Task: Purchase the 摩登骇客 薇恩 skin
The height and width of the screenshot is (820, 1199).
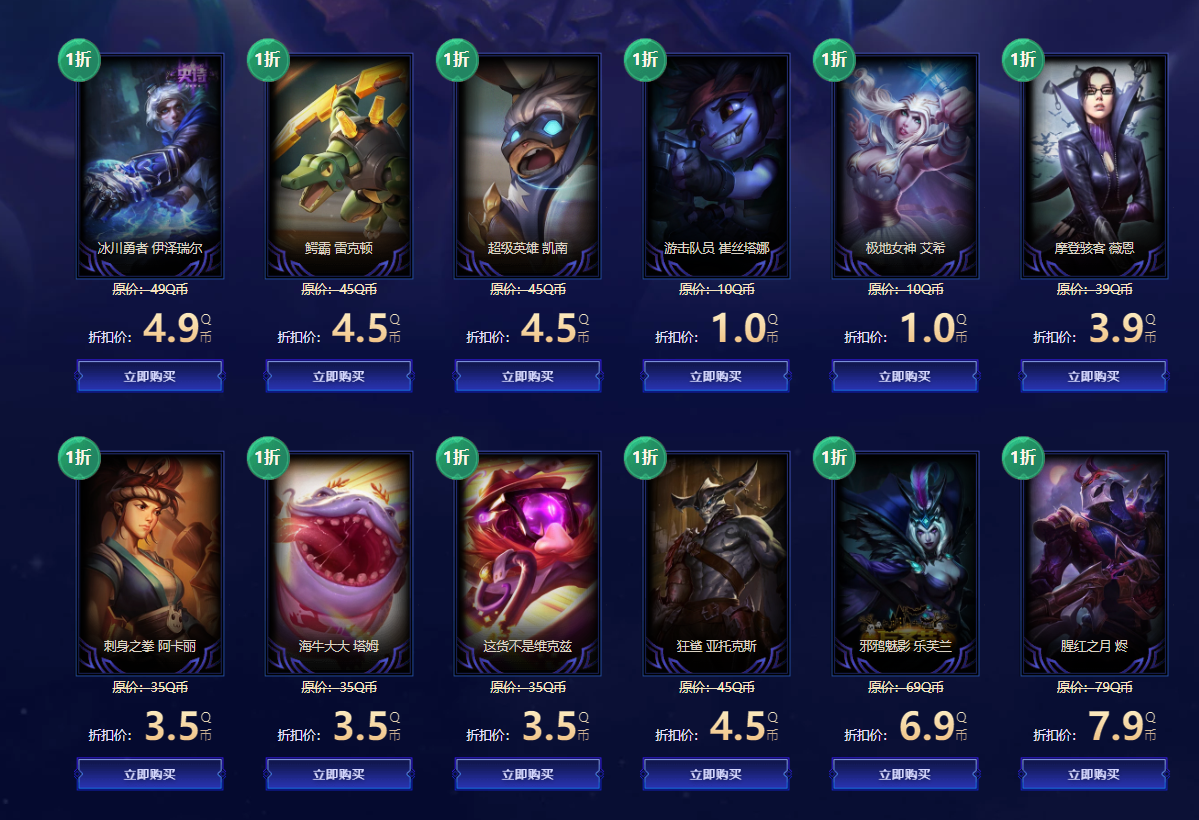Action: pyautogui.click(x=1094, y=377)
